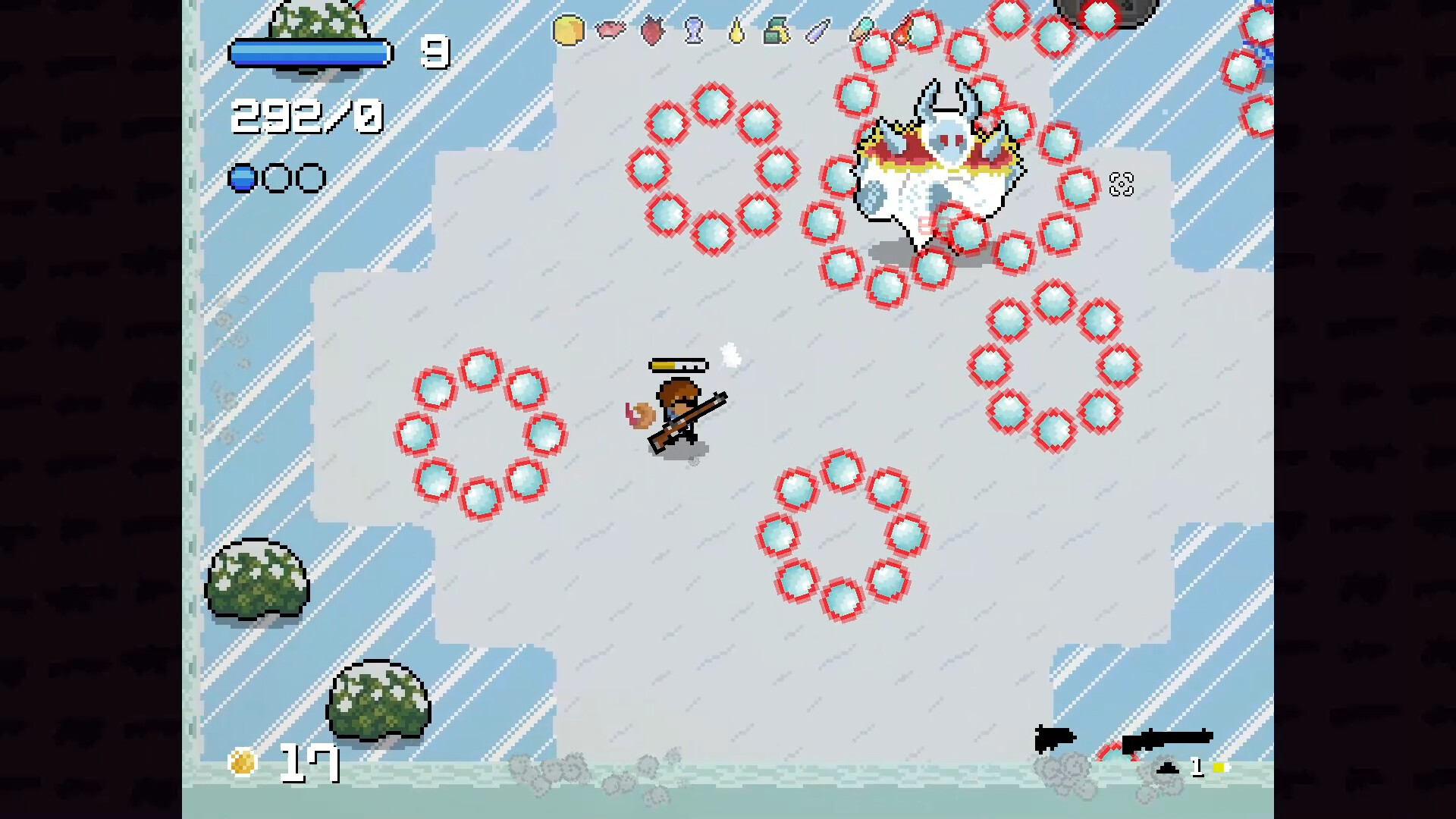
Task: Select the red heart item icon
Action: [x=652, y=30]
